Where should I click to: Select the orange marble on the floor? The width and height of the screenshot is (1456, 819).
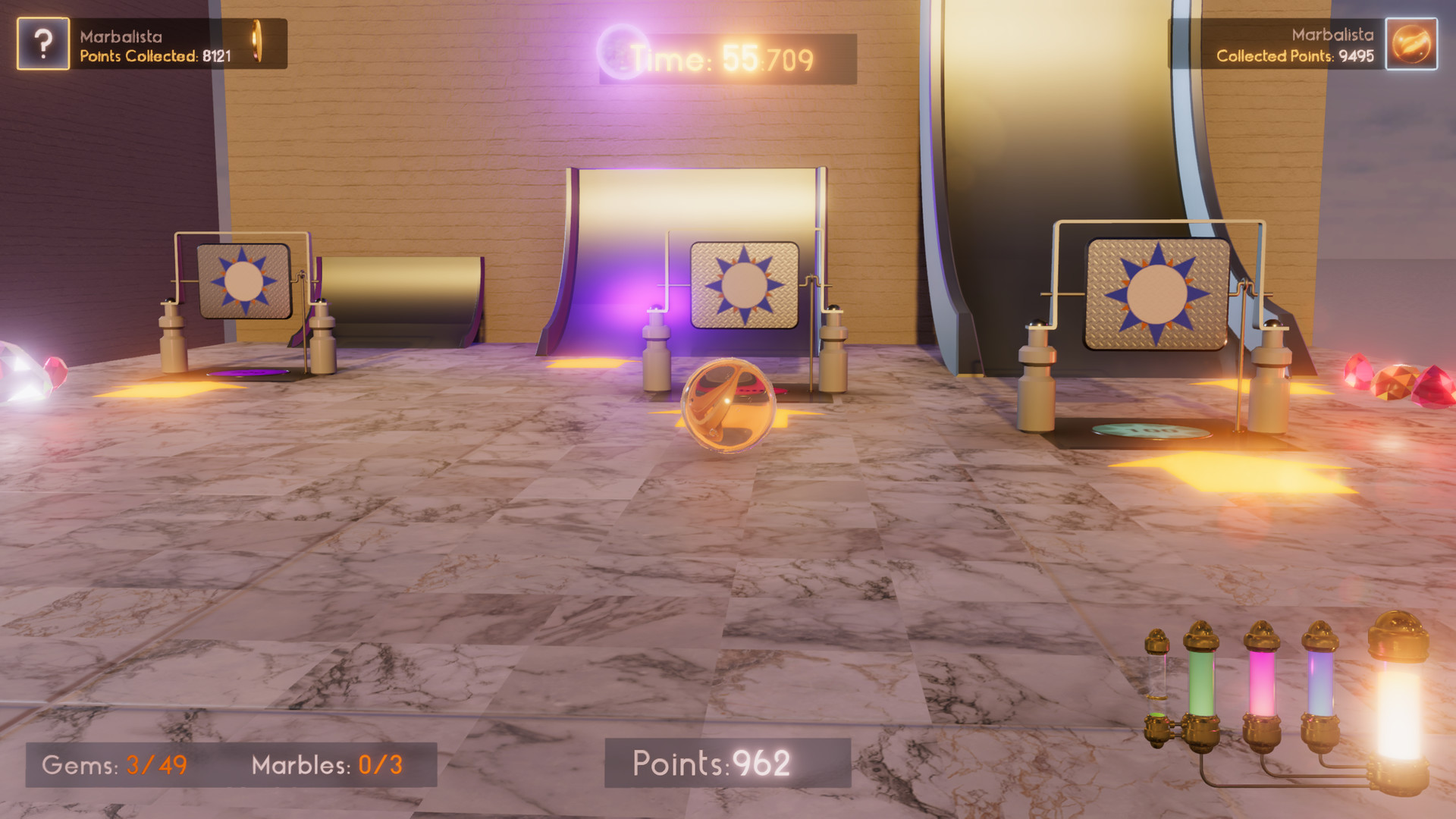730,406
